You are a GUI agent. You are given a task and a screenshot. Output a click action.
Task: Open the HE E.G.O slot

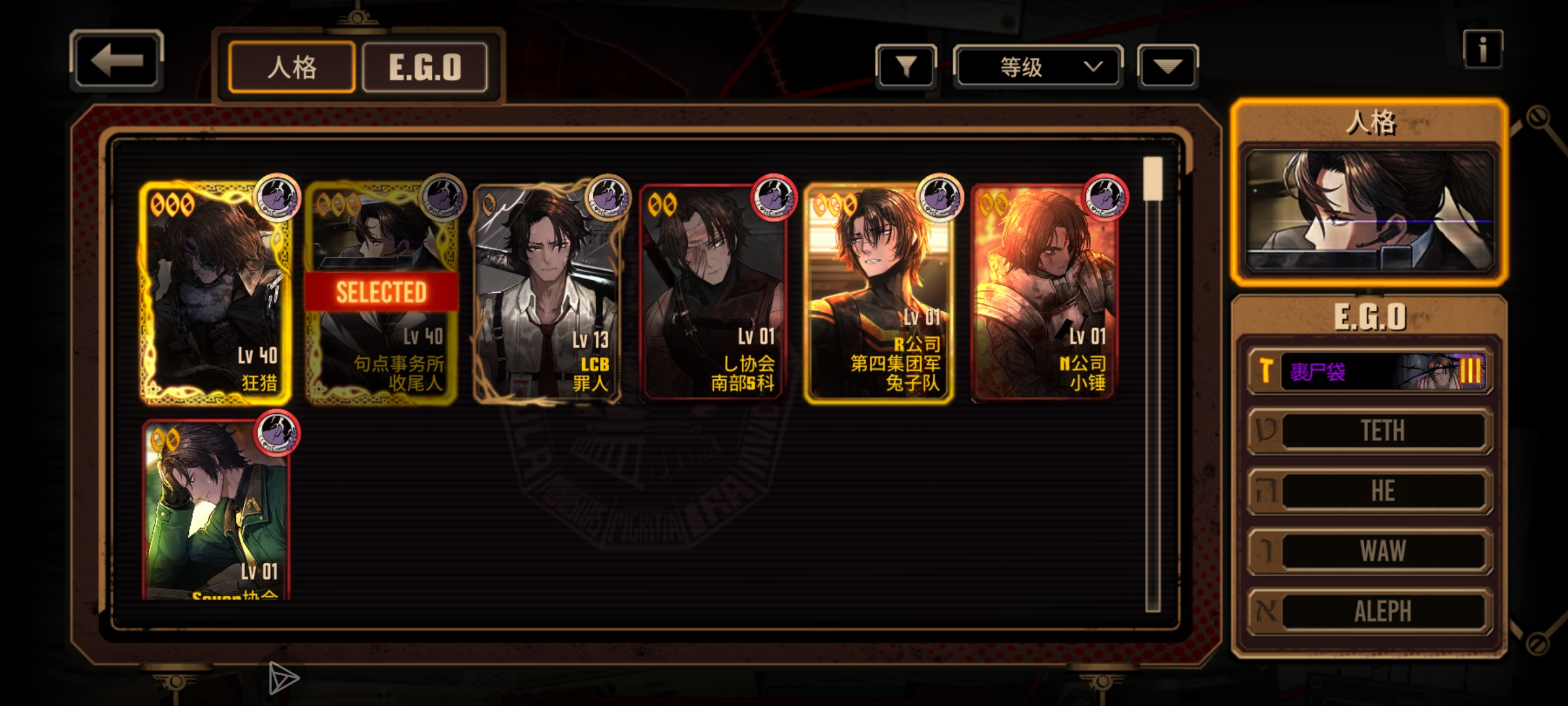pyautogui.click(x=1371, y=491)
